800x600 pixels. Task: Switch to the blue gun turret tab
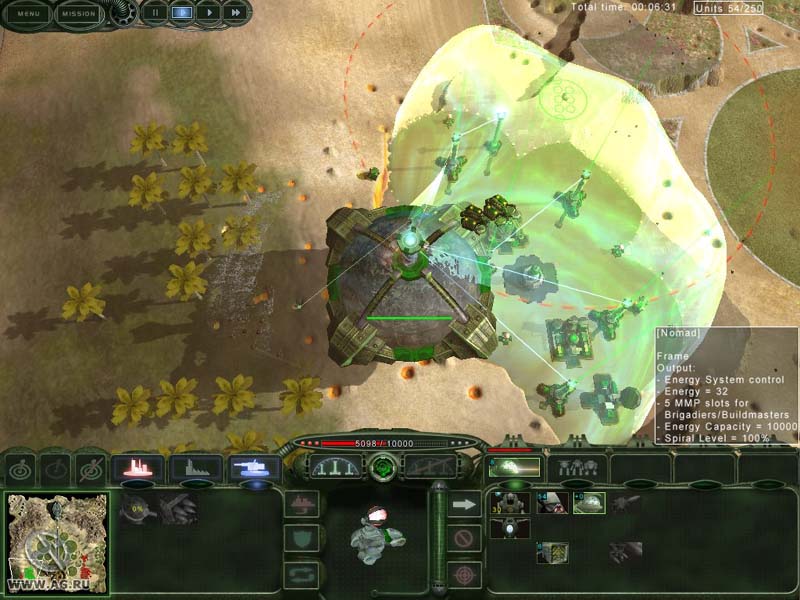click(254, 467)
